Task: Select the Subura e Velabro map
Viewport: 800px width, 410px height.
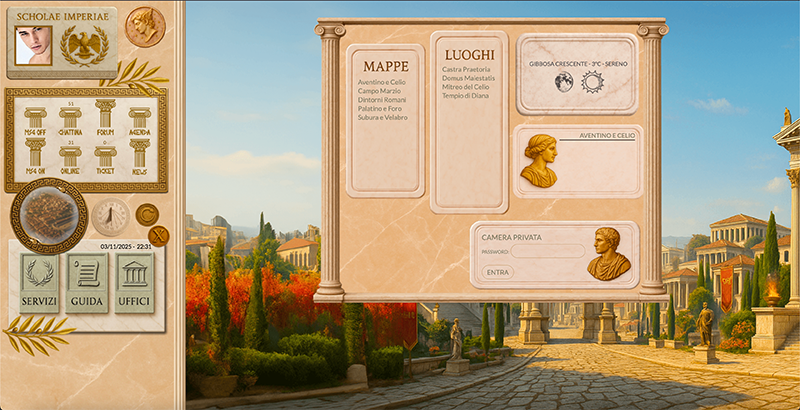Action: pyautogui.click(x=384, y=117)
